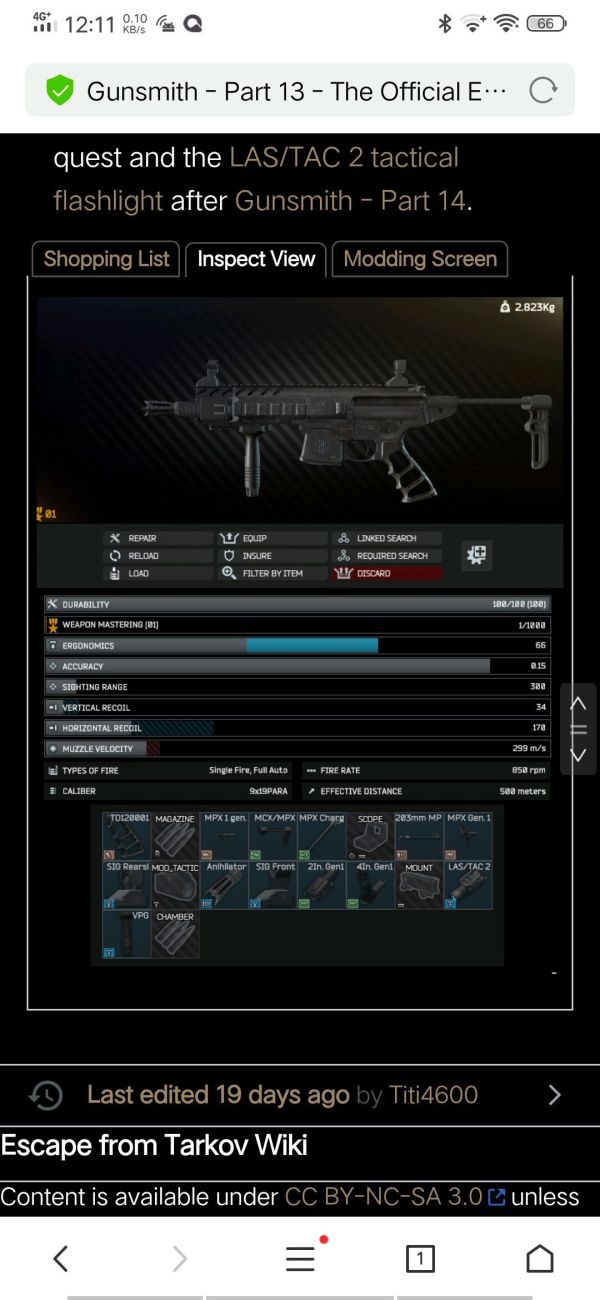Open the Modding Screen tab
The image size is (600, 1300).
[x=420, y=259]
